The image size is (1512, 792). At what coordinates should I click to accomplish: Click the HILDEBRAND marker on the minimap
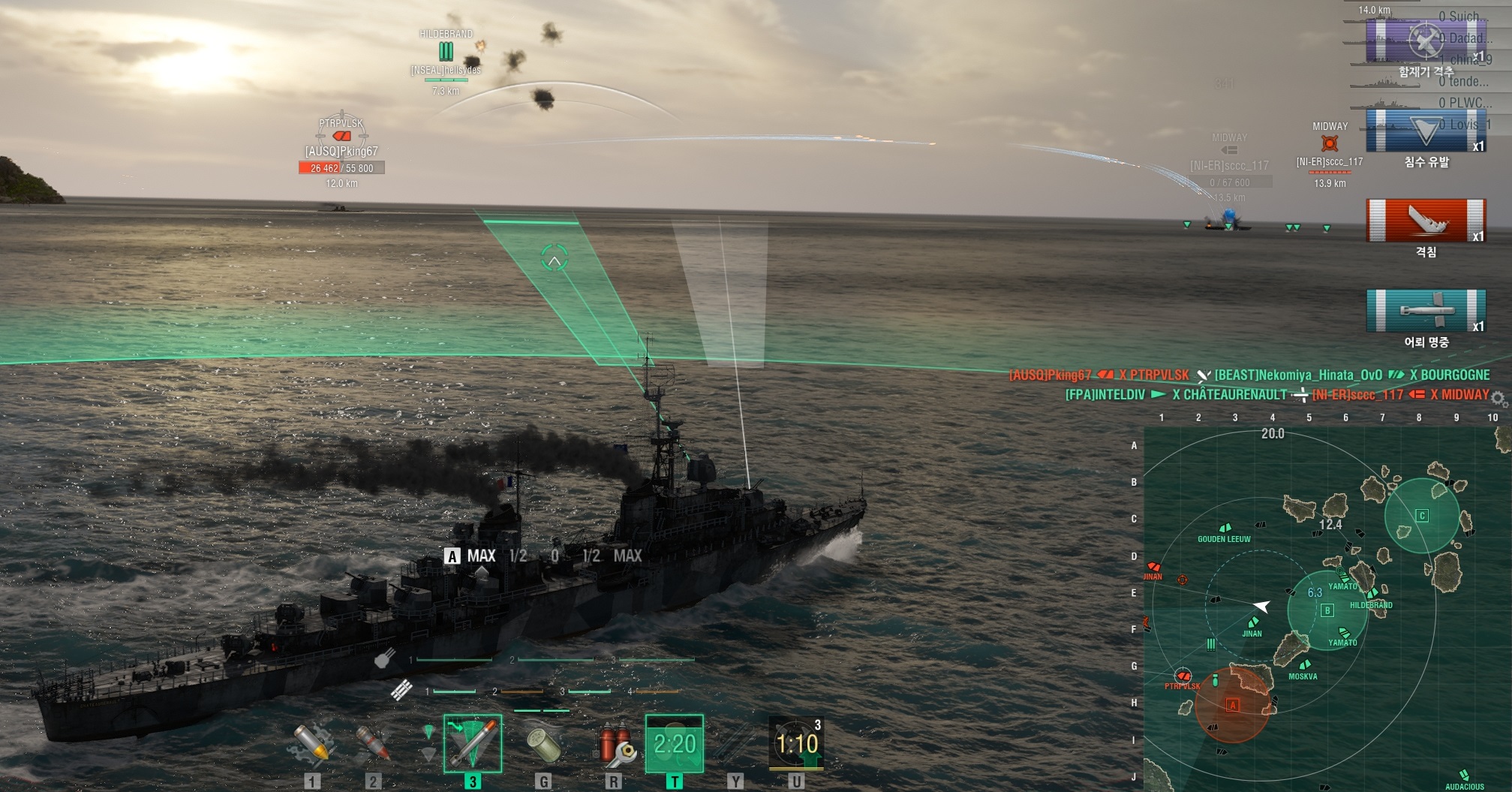pos(1372,595)
